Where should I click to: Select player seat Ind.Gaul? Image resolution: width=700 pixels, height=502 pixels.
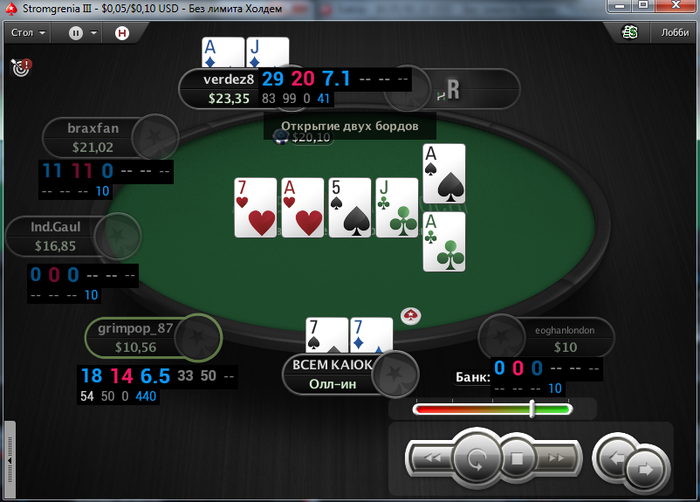click(56, 236)
